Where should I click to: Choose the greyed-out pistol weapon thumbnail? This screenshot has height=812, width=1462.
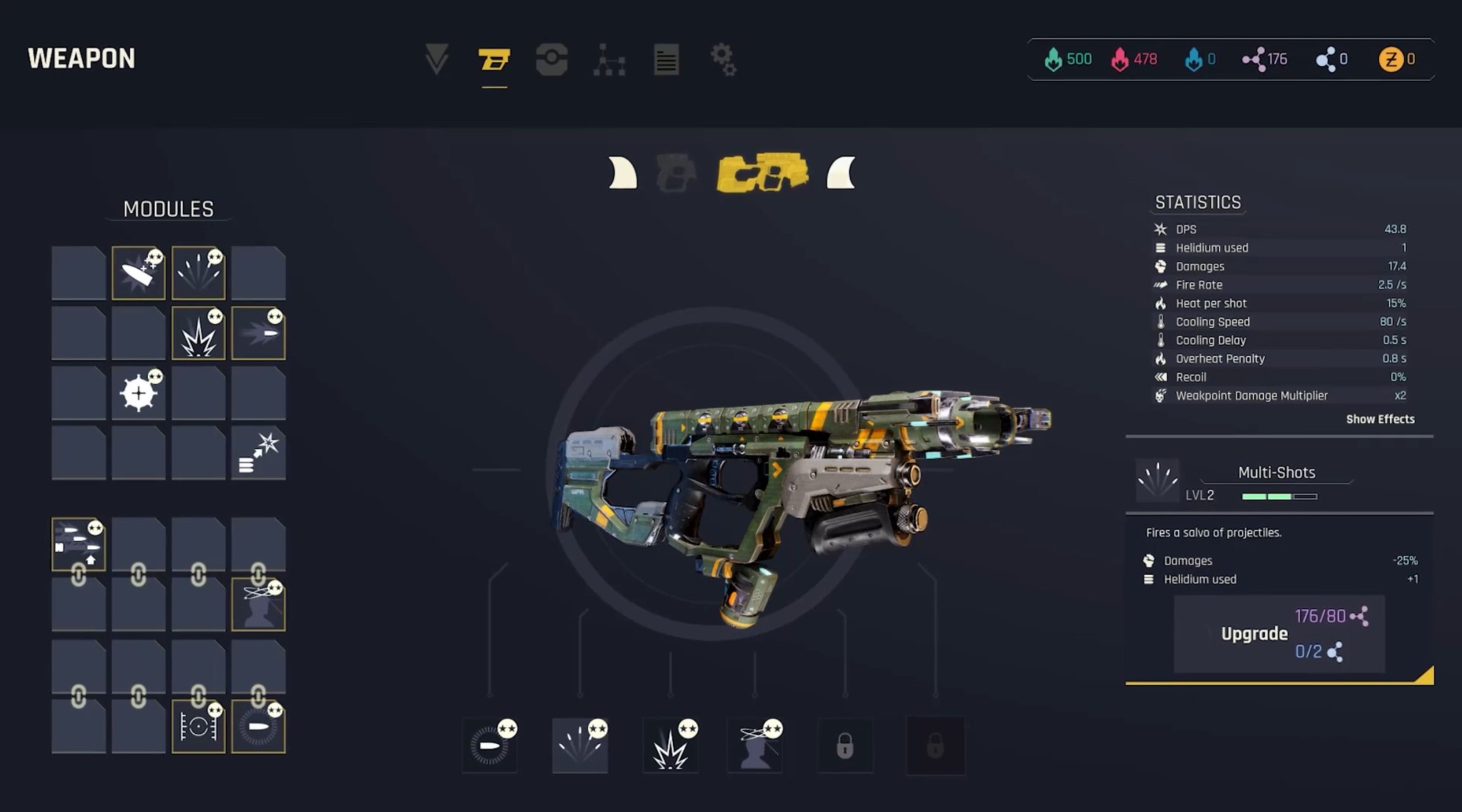tap(676, 174)
